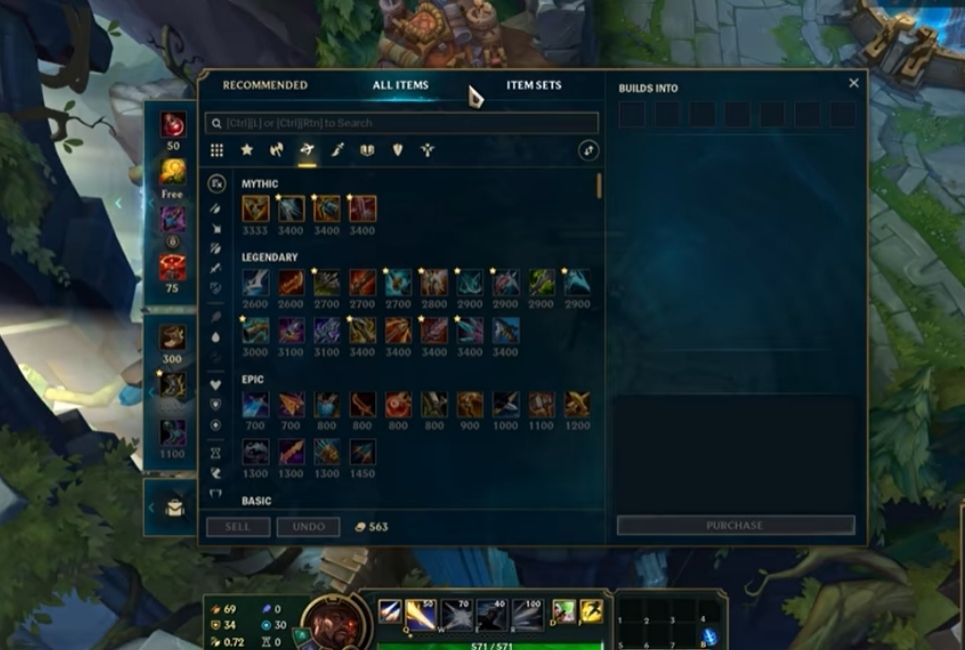This screenshot has width=965, height=650.
Task: Show all item classes grid filter
Action: pyautogui.click(x=217, y=150)
